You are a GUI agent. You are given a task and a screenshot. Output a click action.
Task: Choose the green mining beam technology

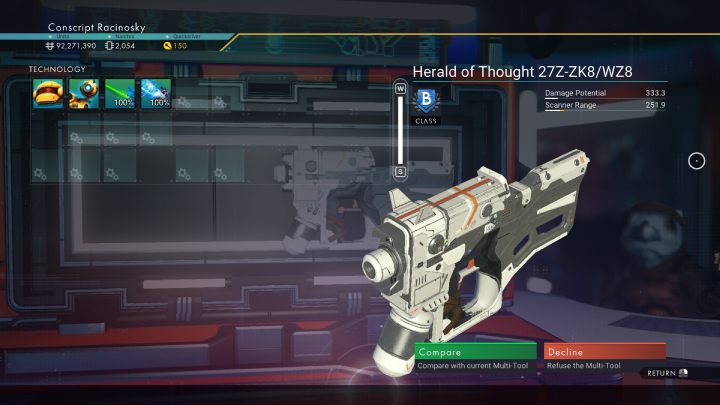[119, 95]
